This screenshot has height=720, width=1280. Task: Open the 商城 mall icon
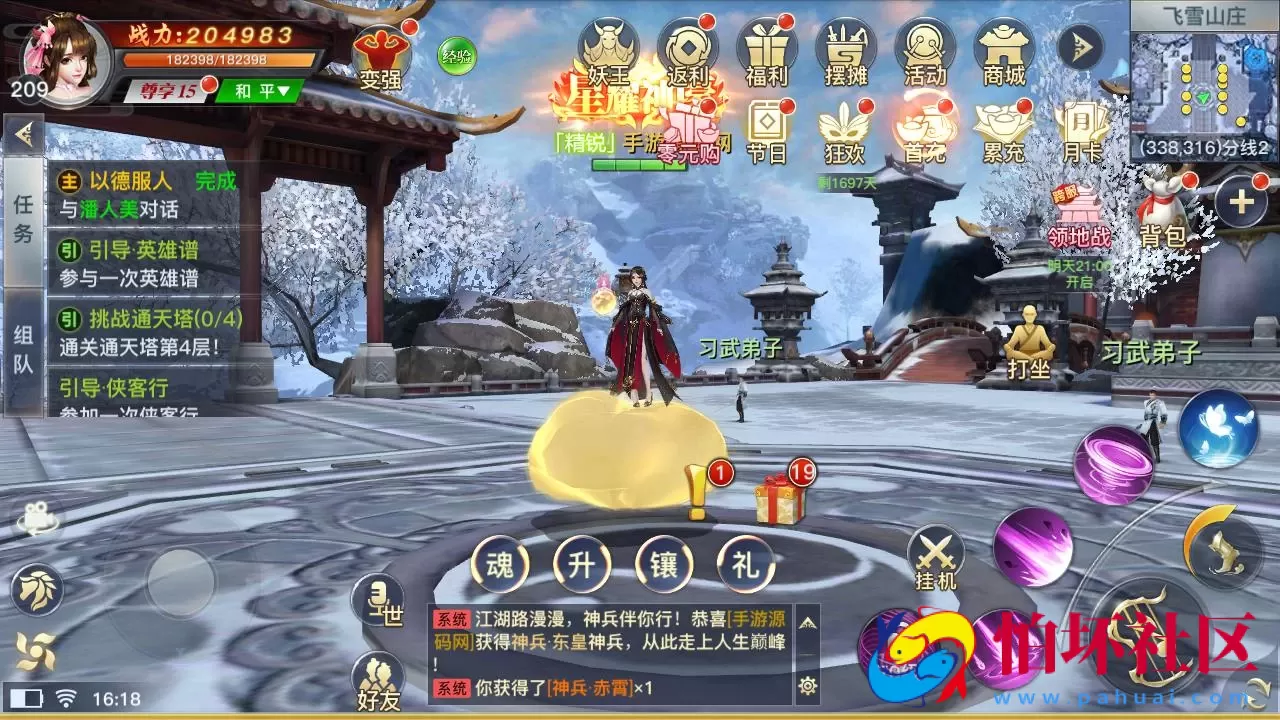coord(1003,45)
